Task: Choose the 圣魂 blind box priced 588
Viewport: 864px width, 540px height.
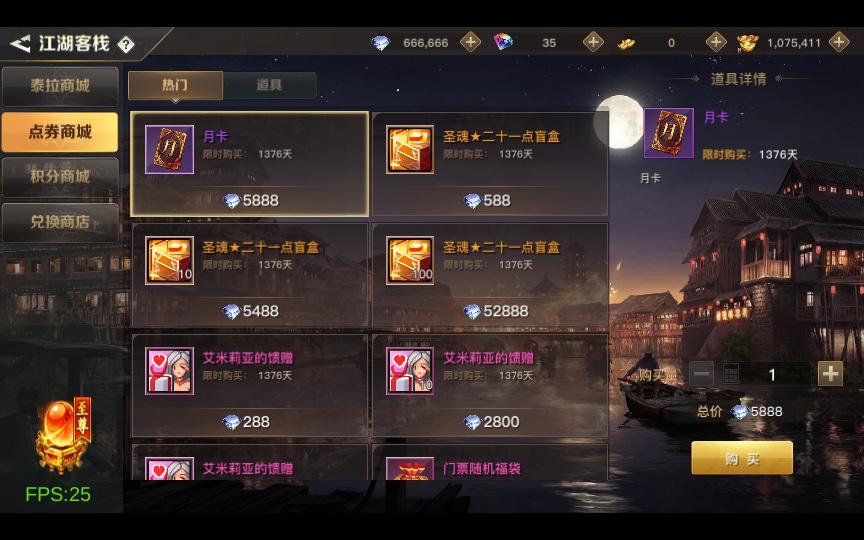Action: click(490, 164)
